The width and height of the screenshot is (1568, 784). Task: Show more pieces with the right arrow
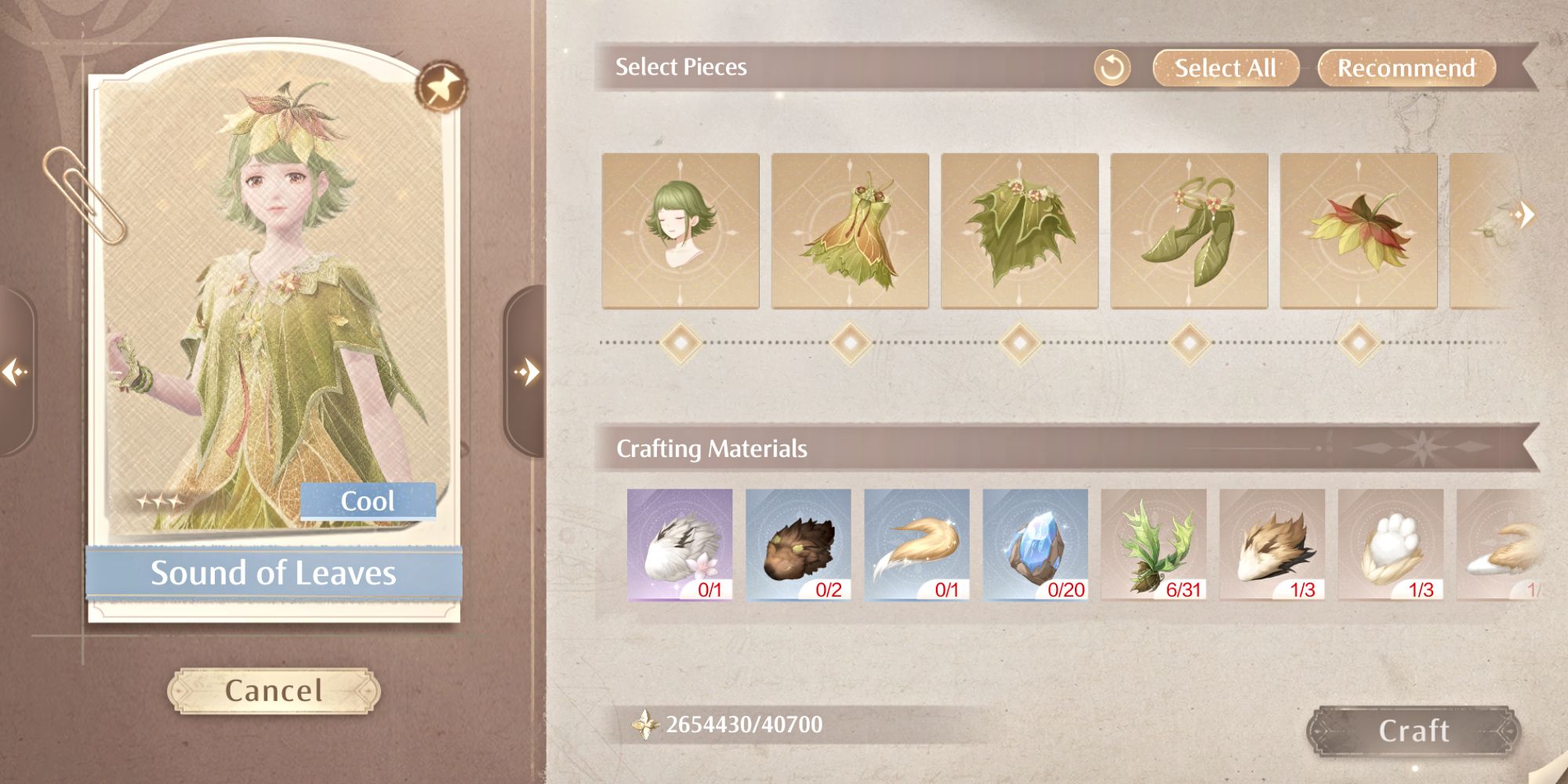tap(1525, 214)
